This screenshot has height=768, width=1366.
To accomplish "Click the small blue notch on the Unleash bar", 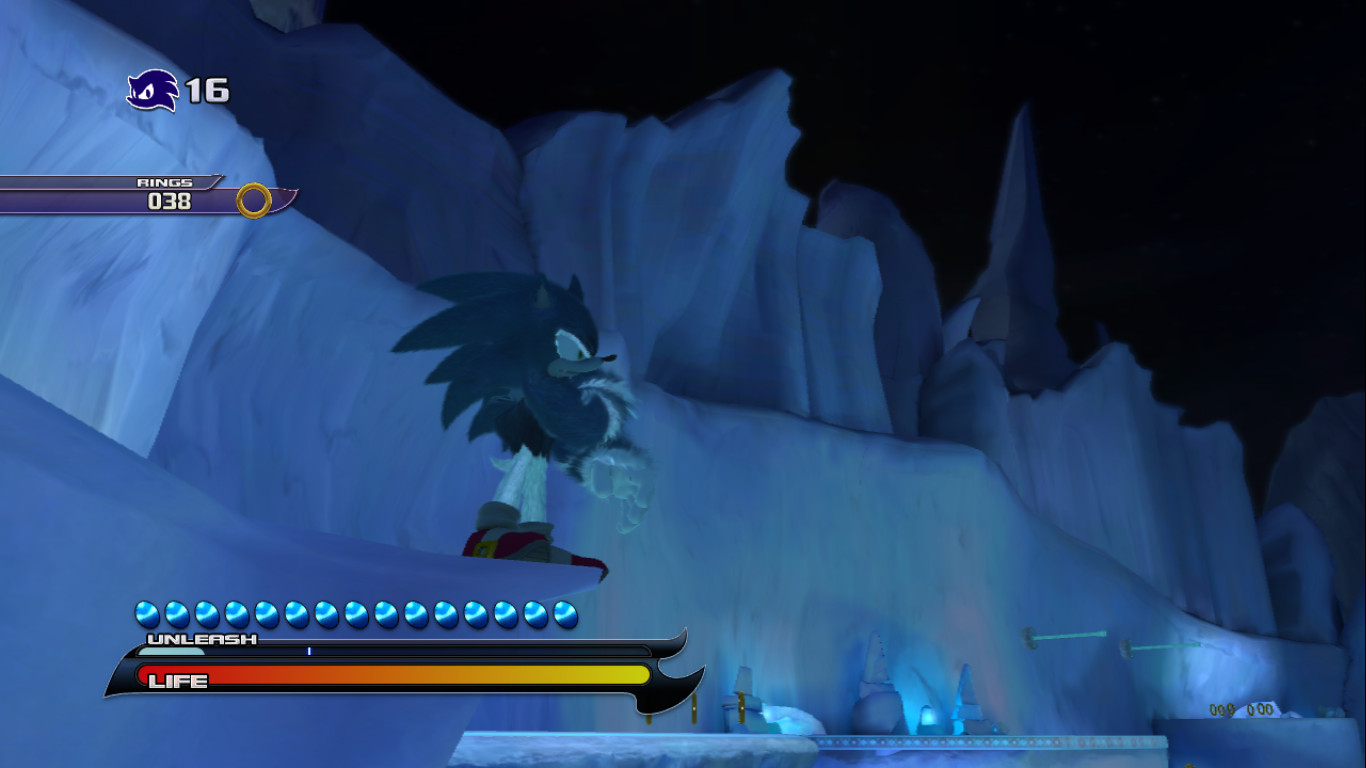I will click(310, 649).
